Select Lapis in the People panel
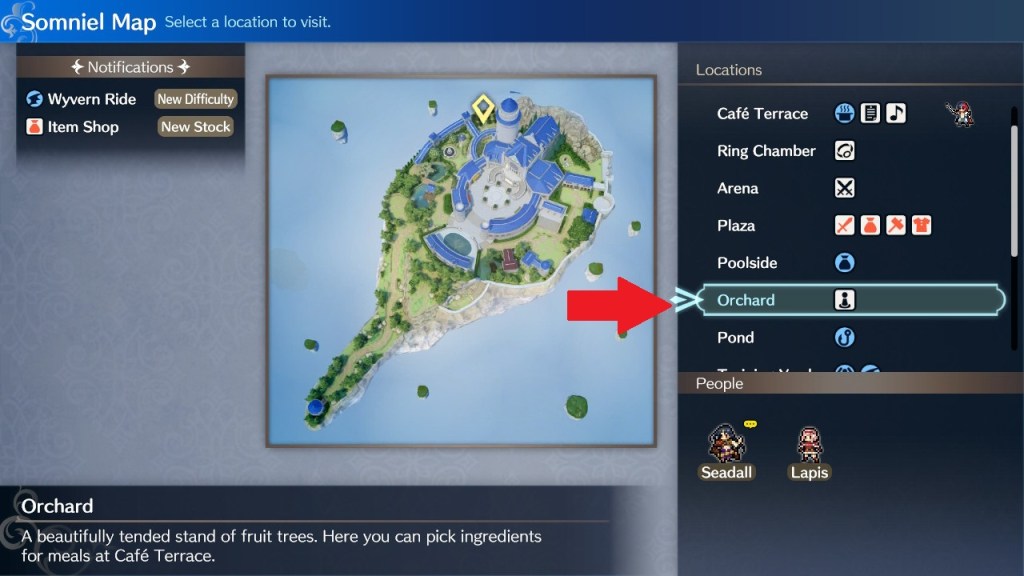This screenshot has width=1024, height=576. click(x=809, y=452)
